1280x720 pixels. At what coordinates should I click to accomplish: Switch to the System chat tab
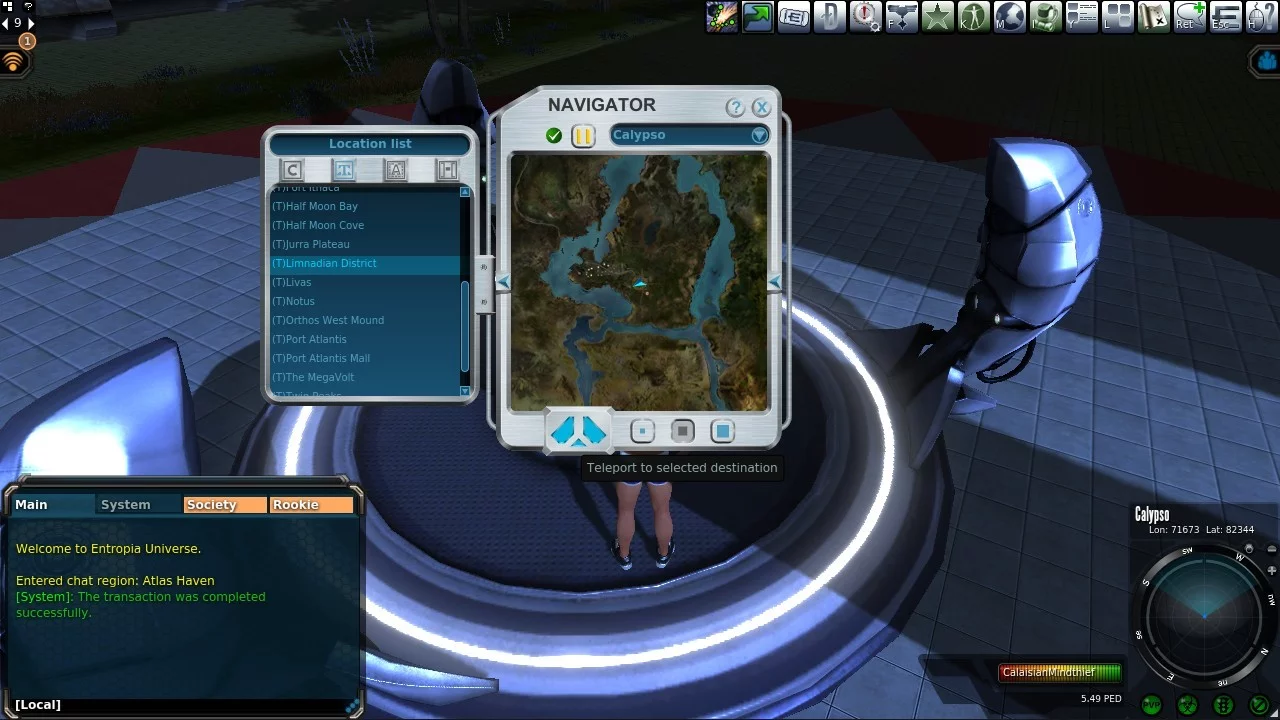point(126,505)
